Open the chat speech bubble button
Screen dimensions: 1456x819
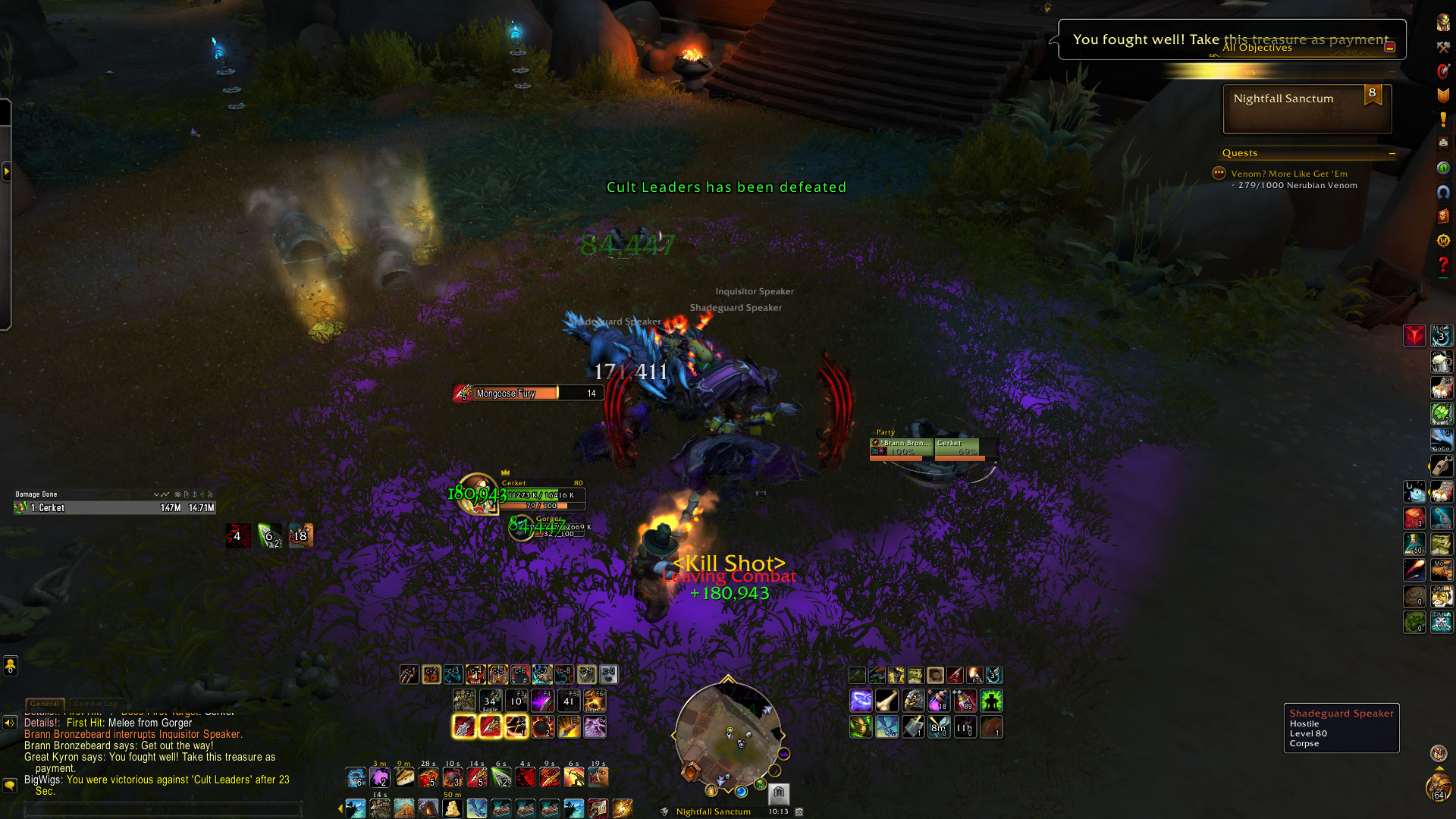click(x=10, y=785)
